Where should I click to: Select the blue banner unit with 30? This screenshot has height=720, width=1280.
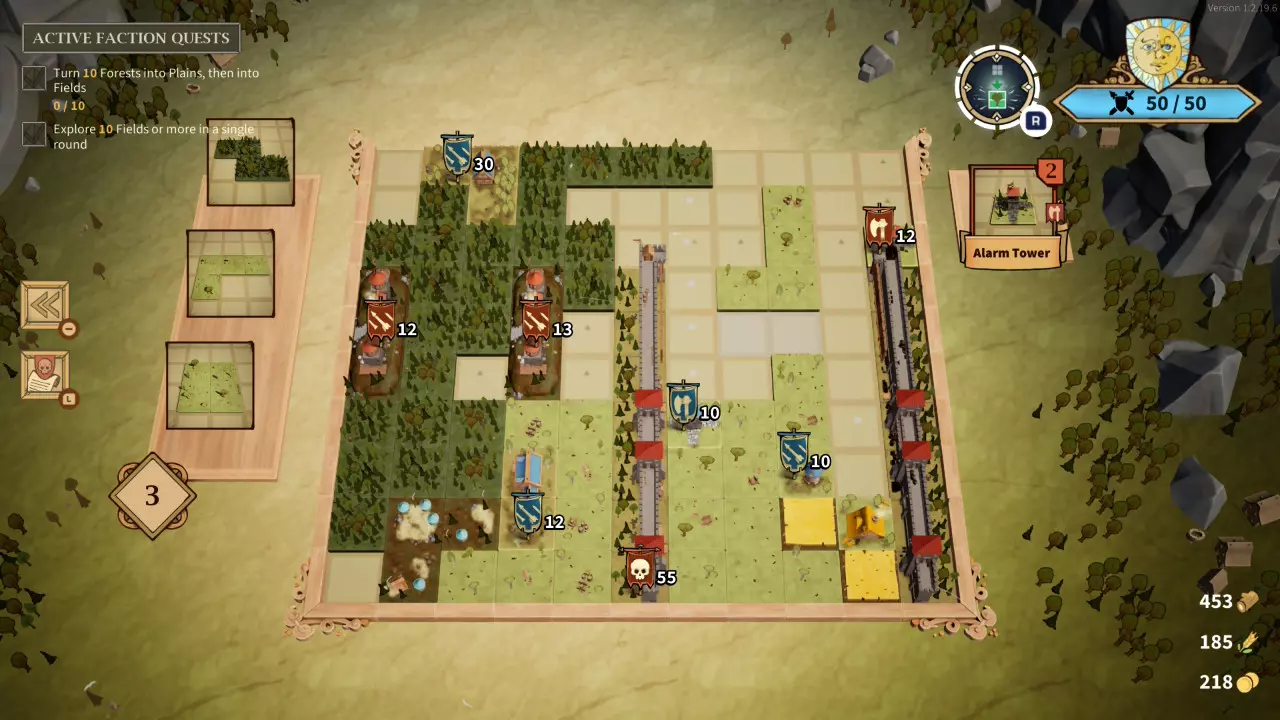tap(457, 154)
